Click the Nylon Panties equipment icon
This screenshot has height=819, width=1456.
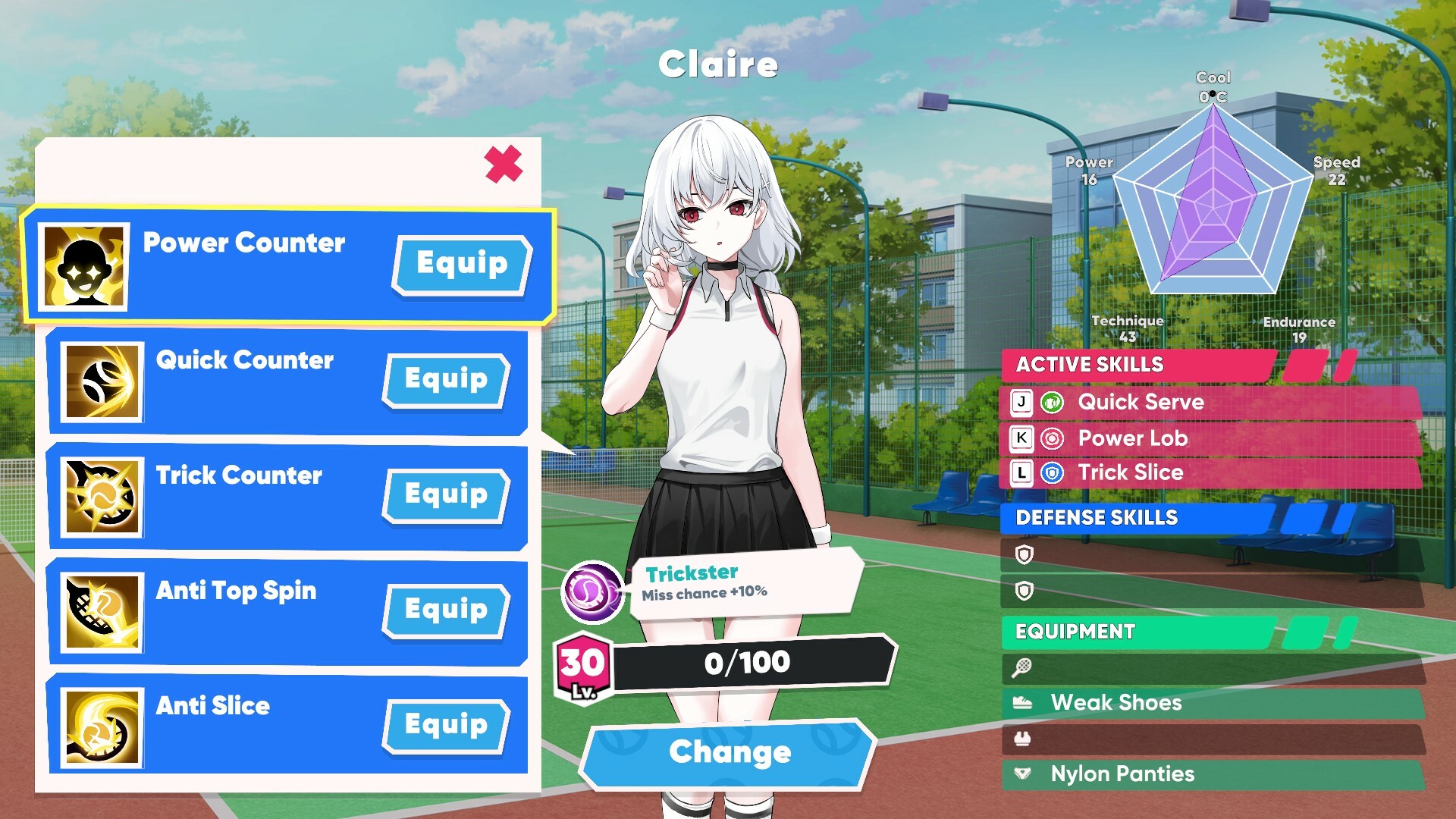tap(1025, 774)
